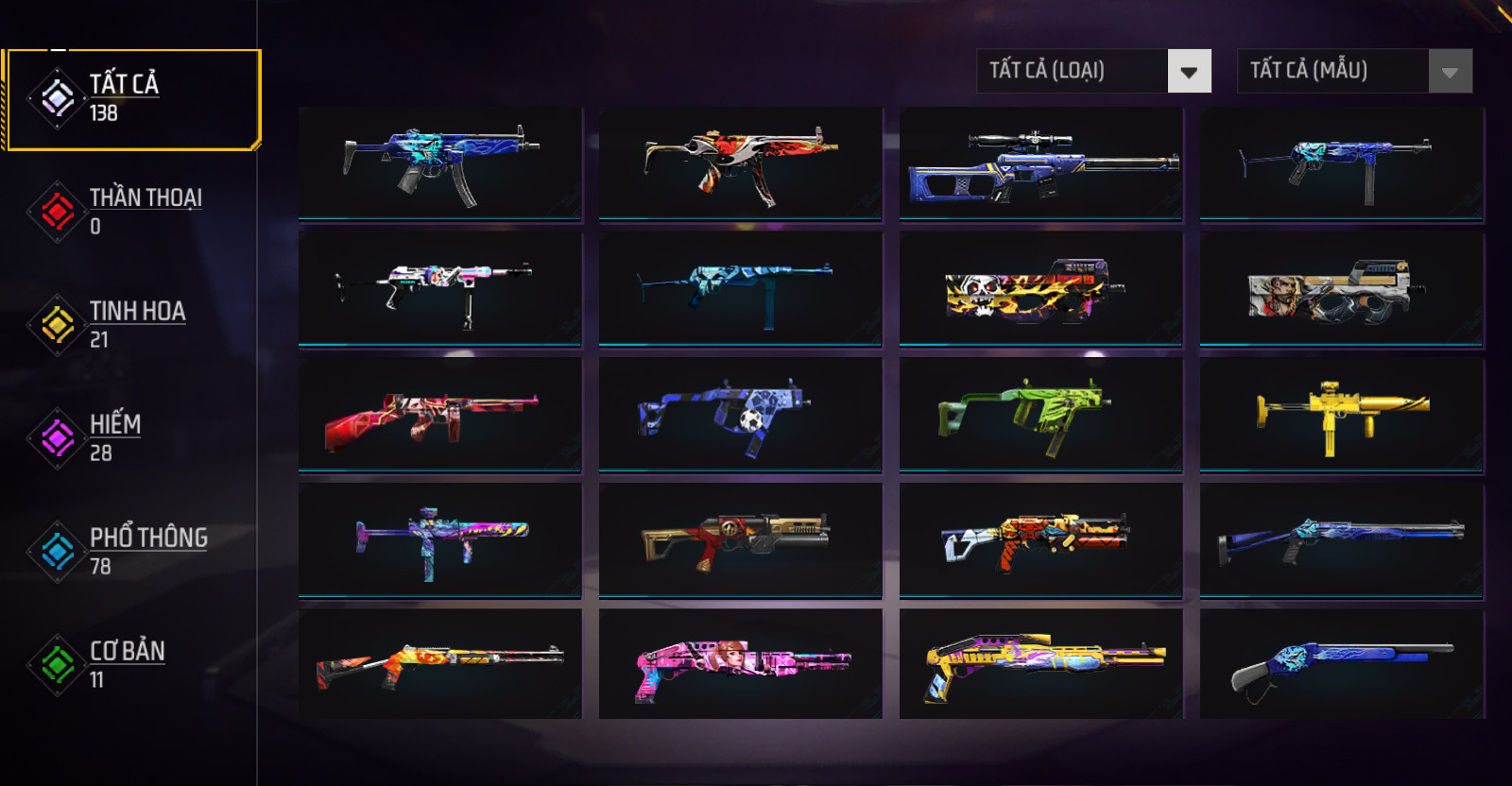Select the red and white dragon gun skin
Image resolution: width=1512 pixels, height=786 pixels.
click(740, 164)
